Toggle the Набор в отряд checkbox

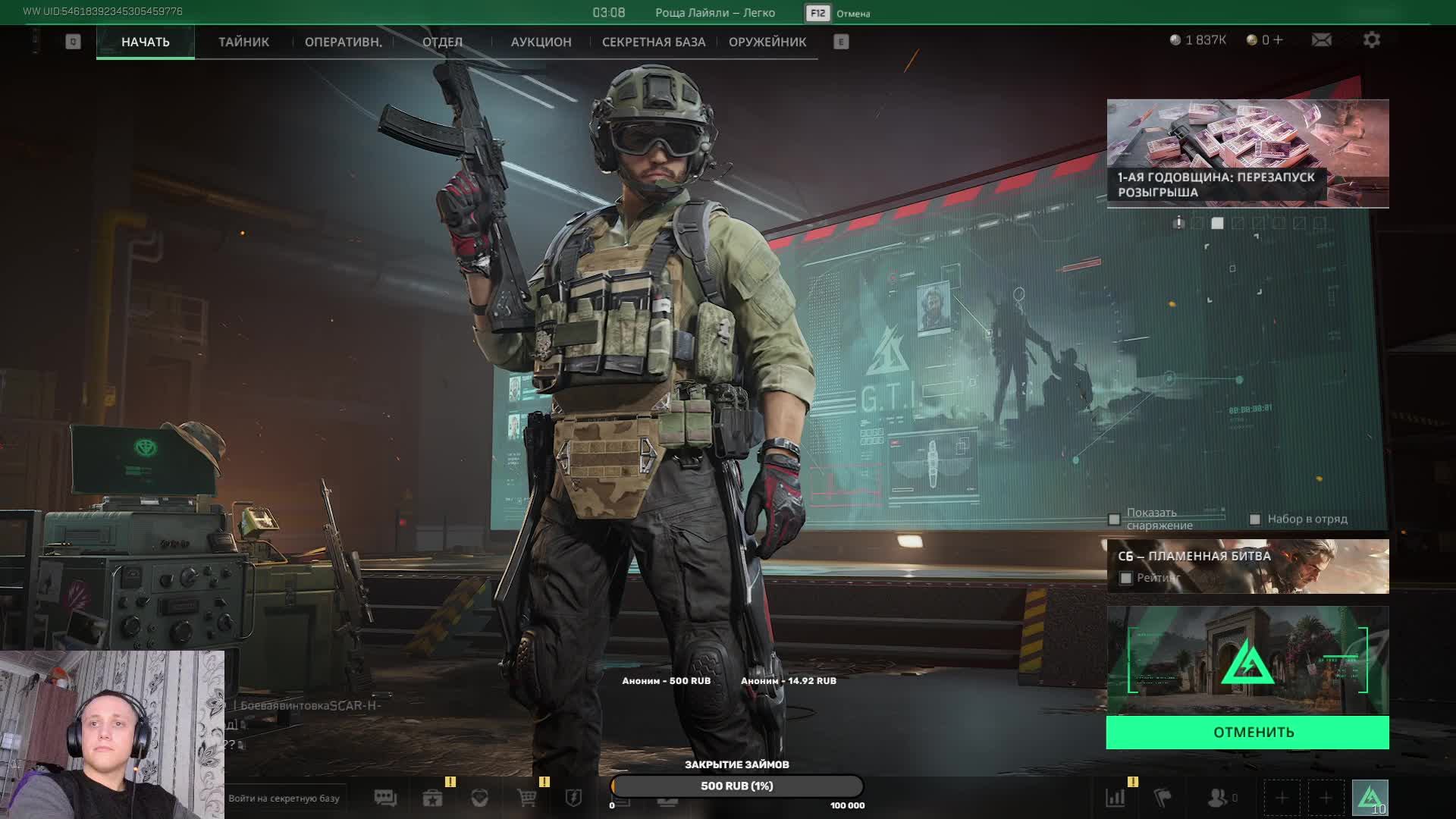coord(1255,519)
